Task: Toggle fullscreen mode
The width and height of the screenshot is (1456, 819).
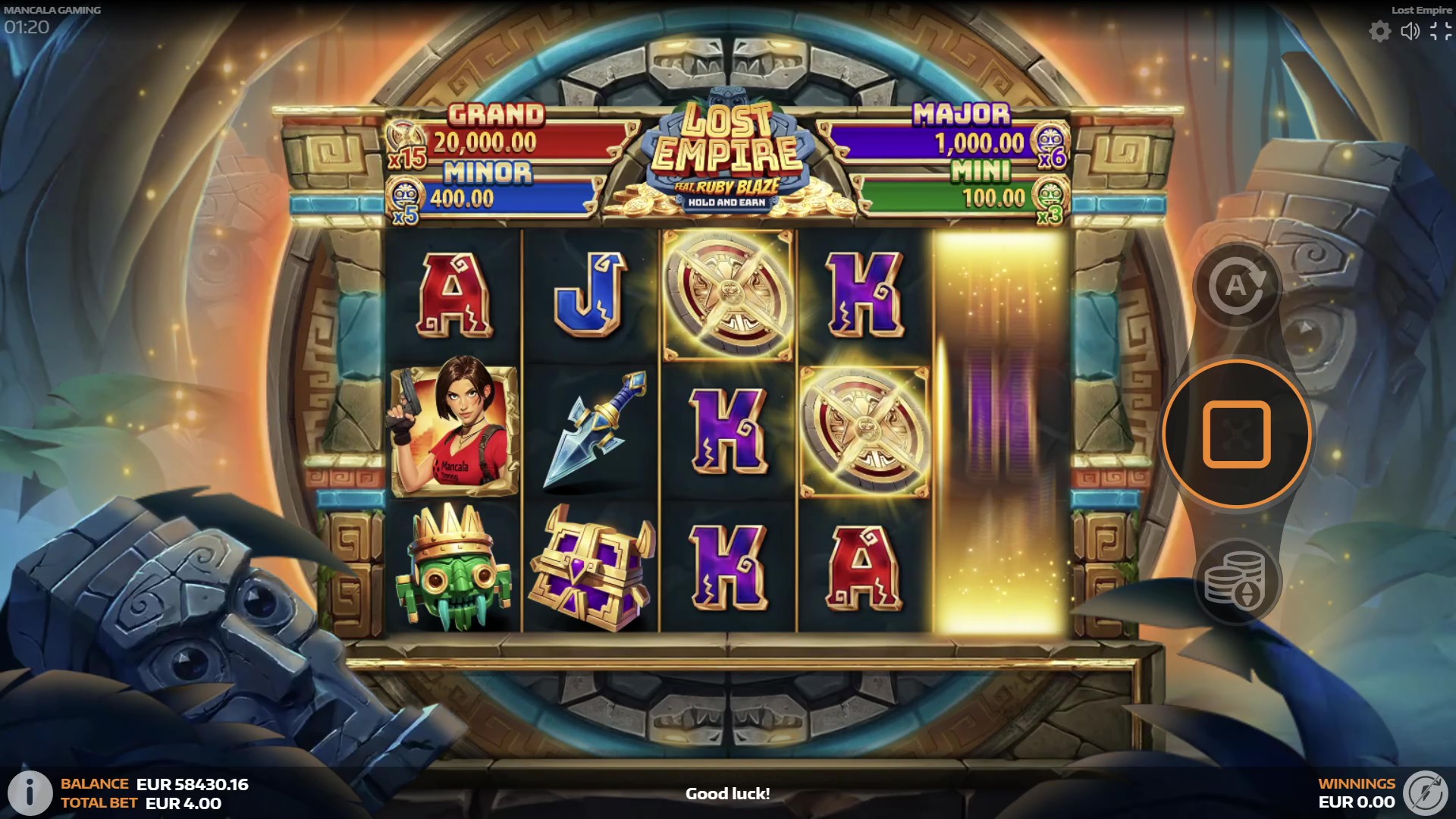Action: 1440,31
